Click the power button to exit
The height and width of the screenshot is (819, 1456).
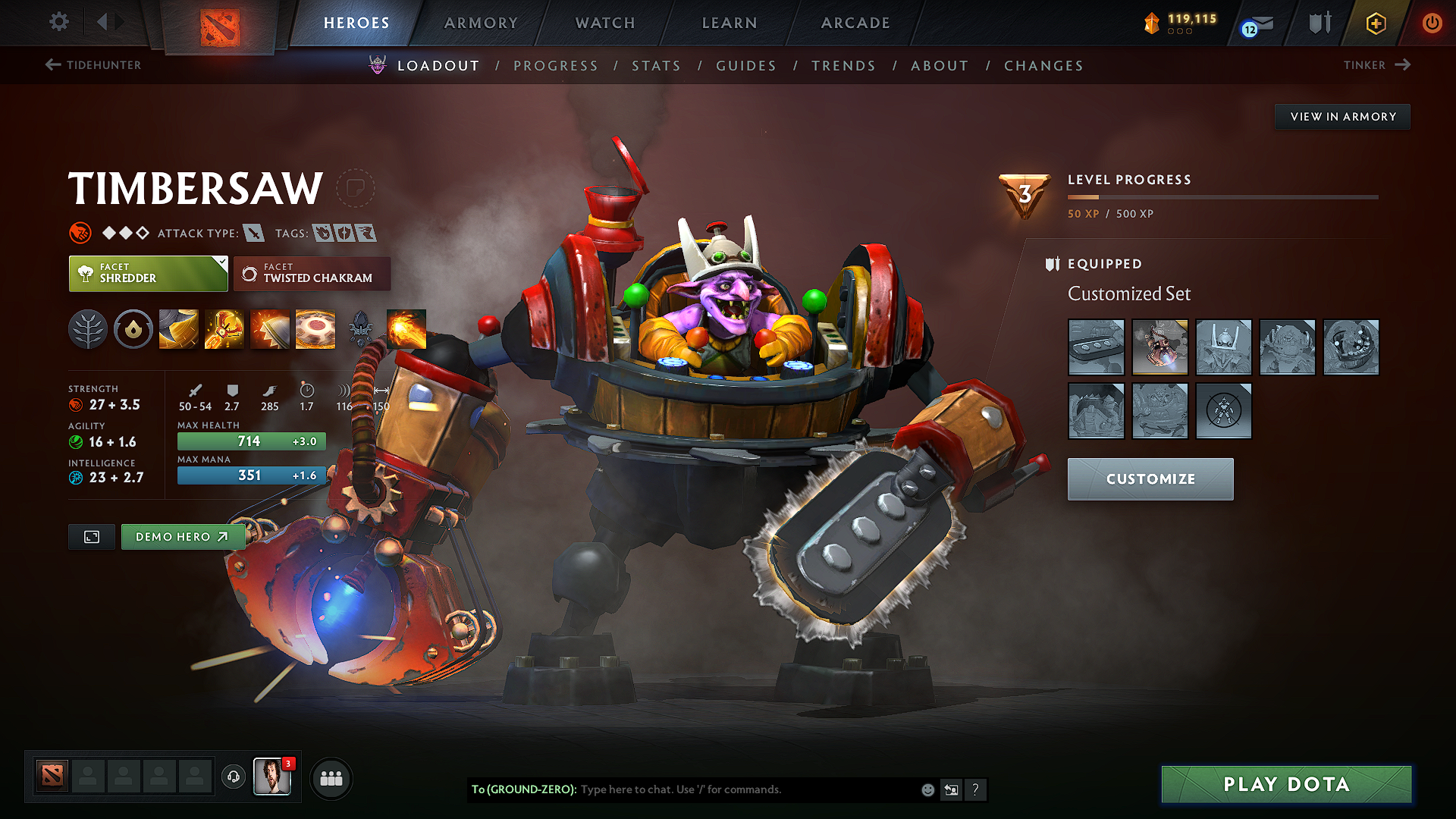point(1432,23)
